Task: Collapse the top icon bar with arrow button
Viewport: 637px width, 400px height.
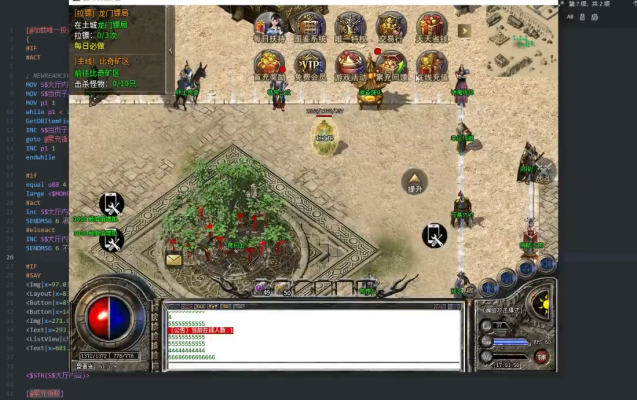Action: tap(464, 31)
